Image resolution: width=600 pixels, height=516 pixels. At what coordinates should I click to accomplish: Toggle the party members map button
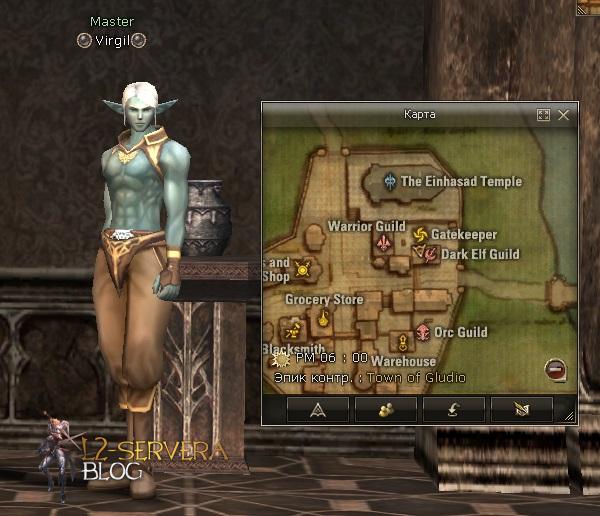point(386,408)
